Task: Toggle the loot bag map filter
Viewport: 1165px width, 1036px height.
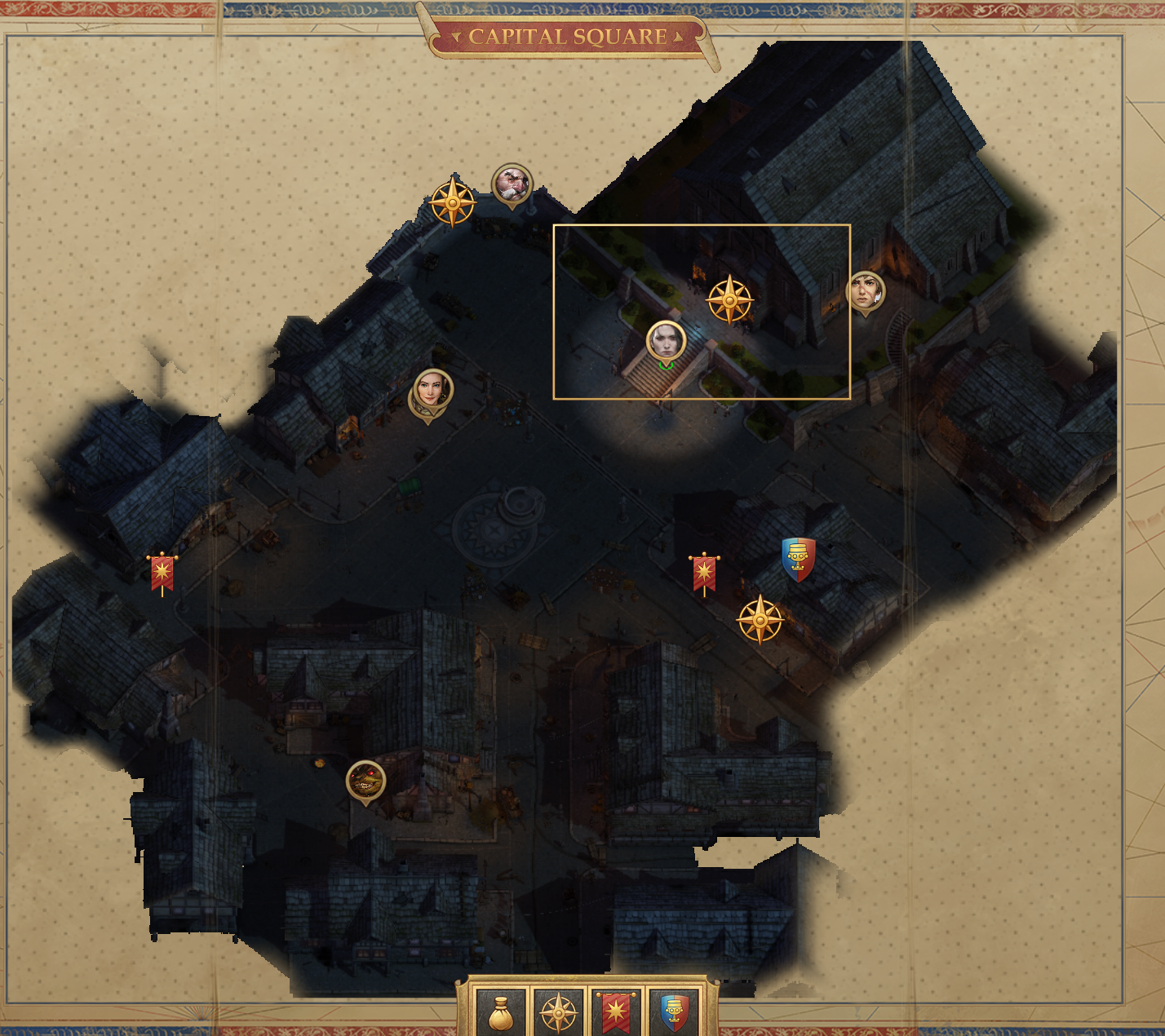Action: (x=500, y=1012)
